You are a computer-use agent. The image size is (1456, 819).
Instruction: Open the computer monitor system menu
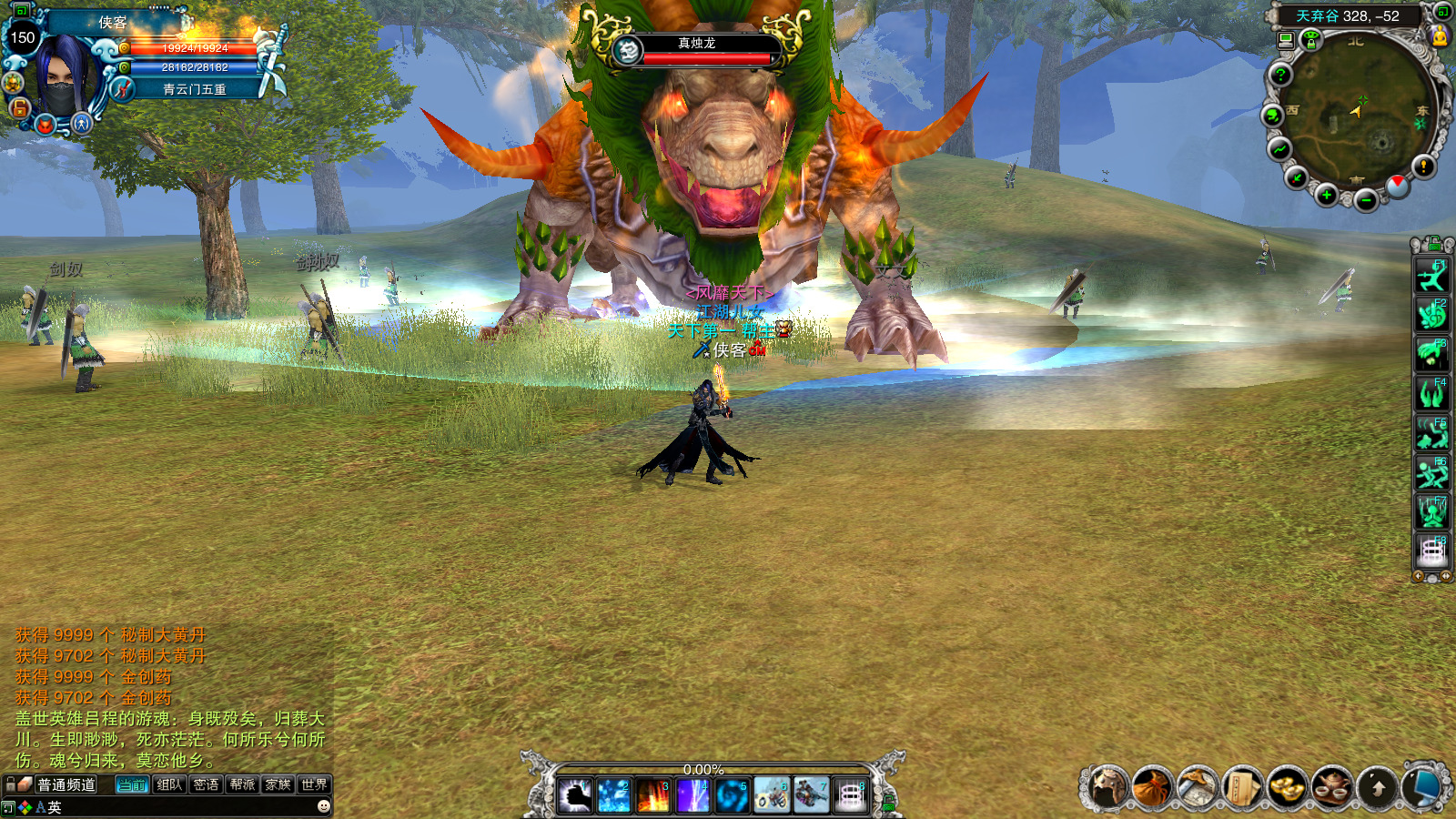[x=1422, y=787]
